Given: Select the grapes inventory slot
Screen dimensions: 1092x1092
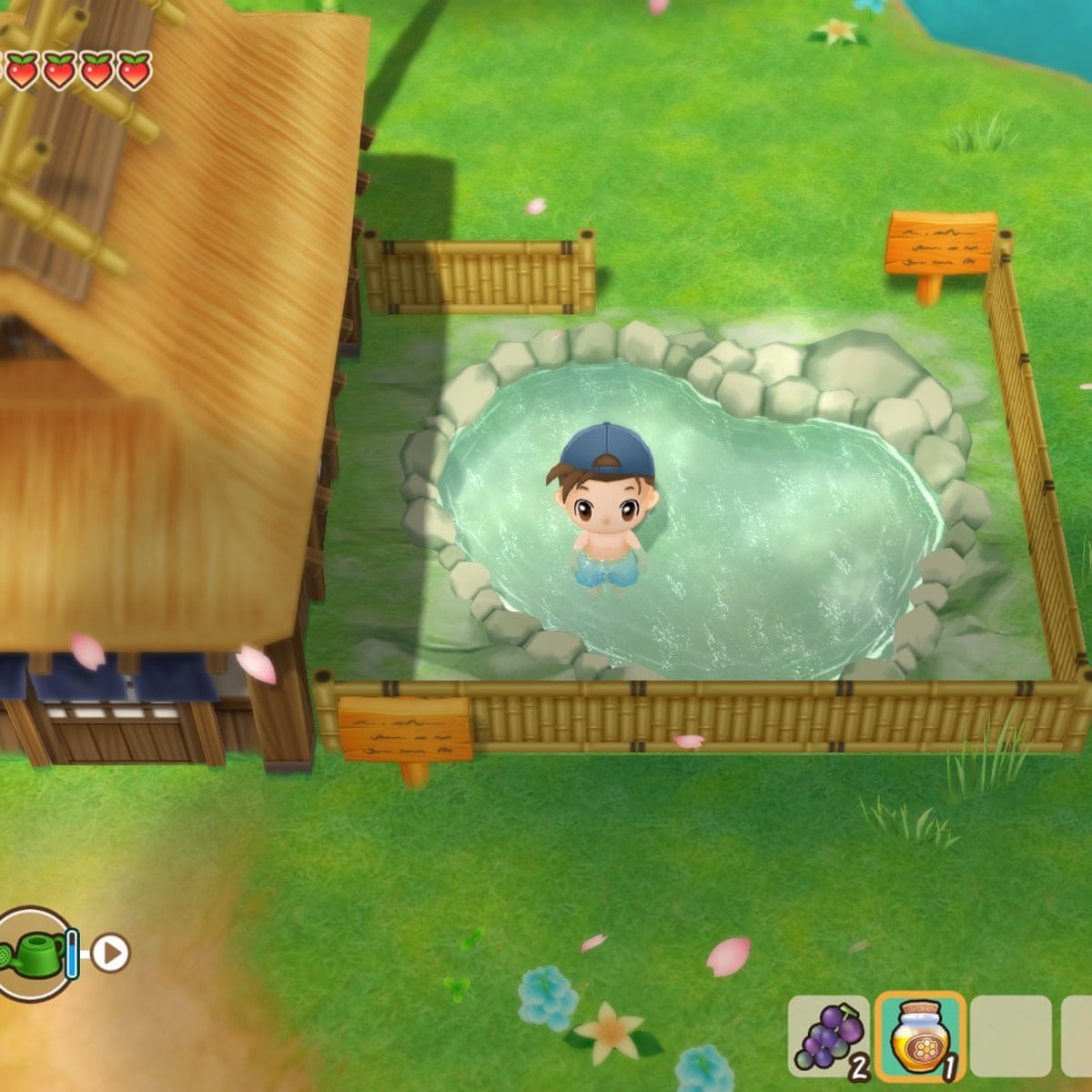Looking at the screenshot, I should coord(828,1037).
